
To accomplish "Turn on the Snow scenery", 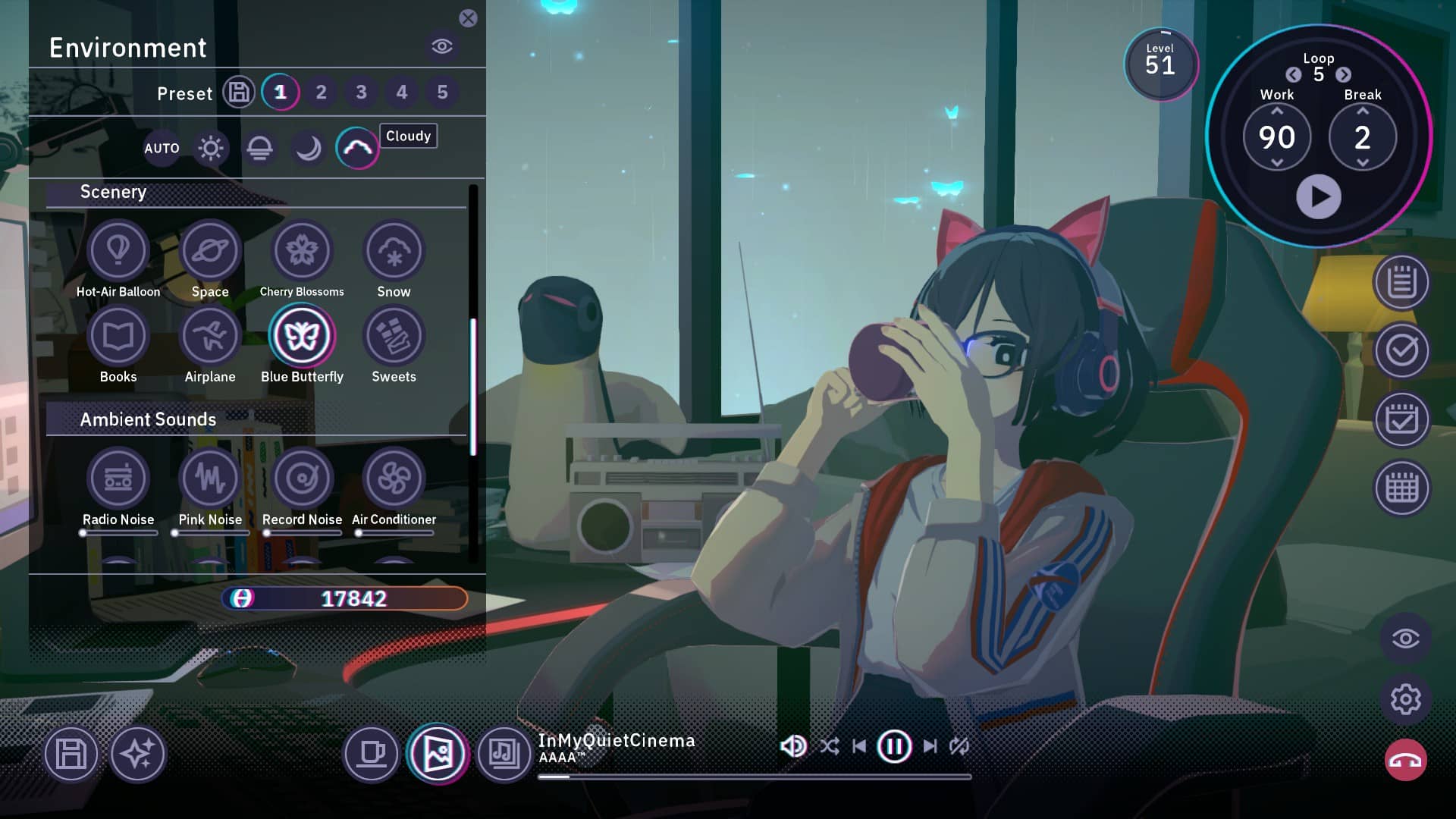I will [x=394, y=250].
